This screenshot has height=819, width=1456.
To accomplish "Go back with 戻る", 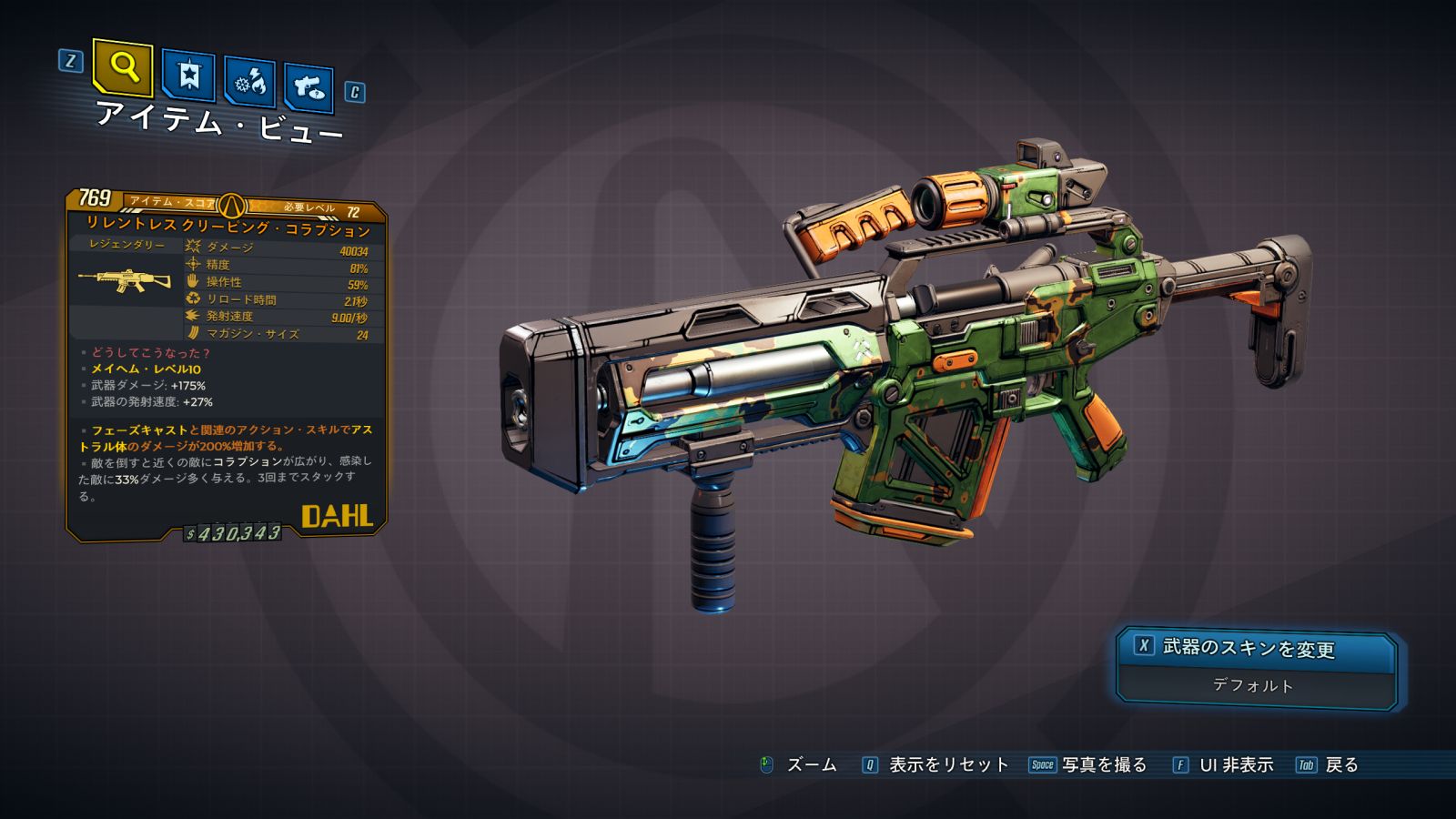I will 1340,765.
